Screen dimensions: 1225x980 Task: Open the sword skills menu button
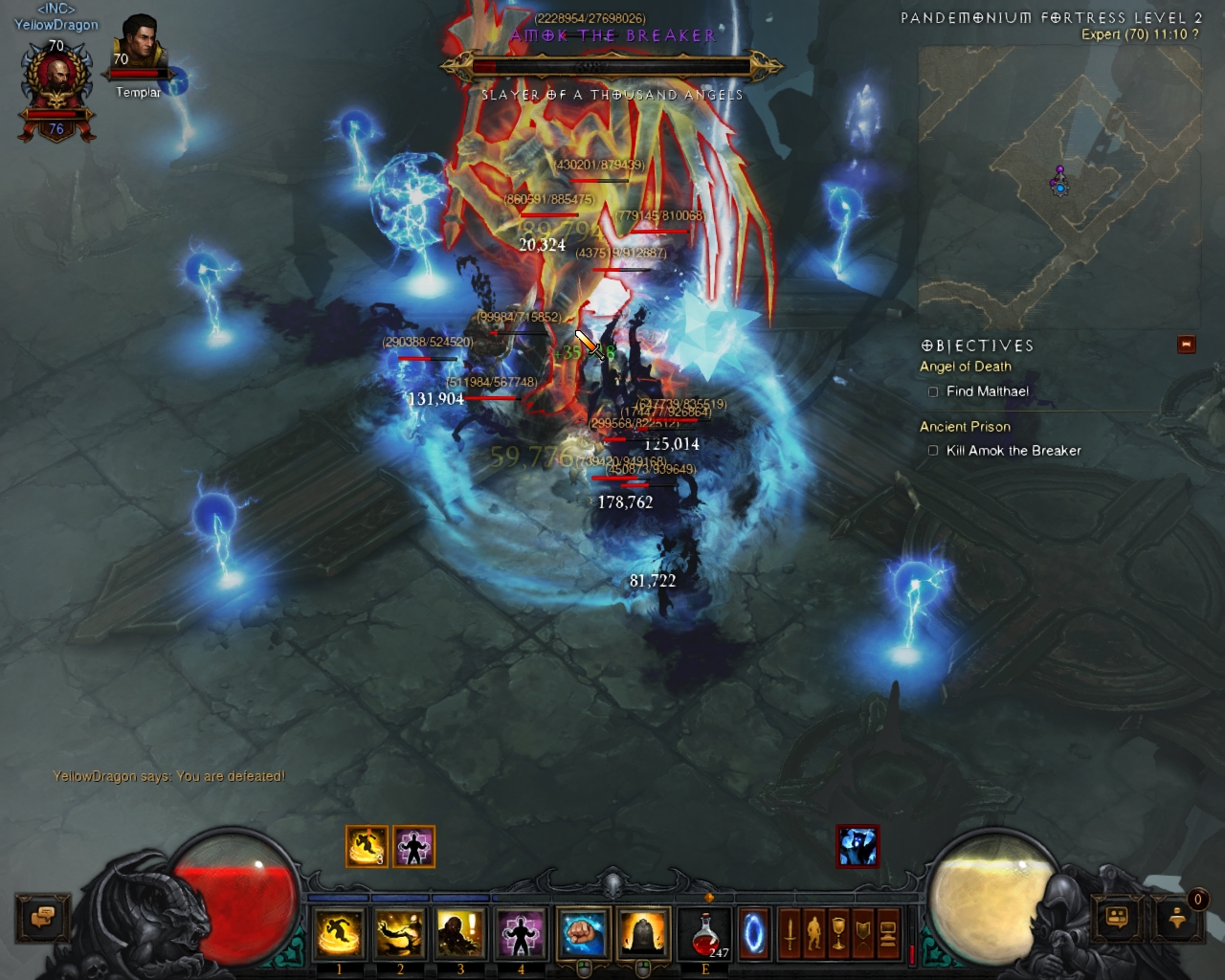coord(790,933)
